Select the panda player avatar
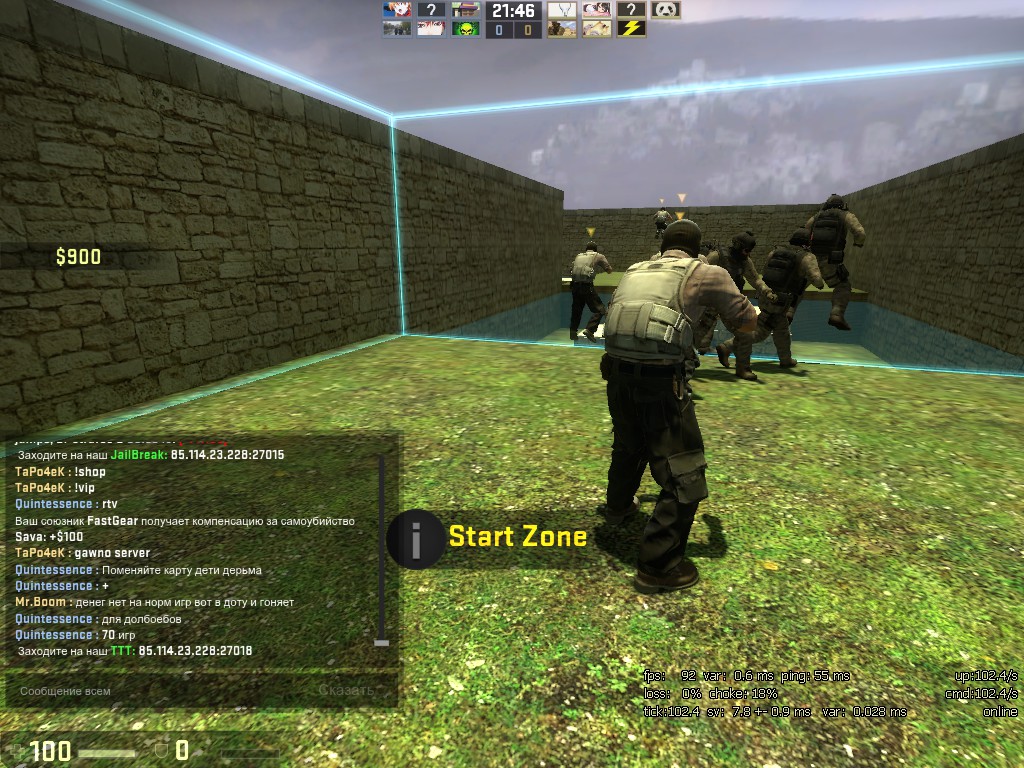Screen dimensions: 1024x768 (x=665, y=10)
